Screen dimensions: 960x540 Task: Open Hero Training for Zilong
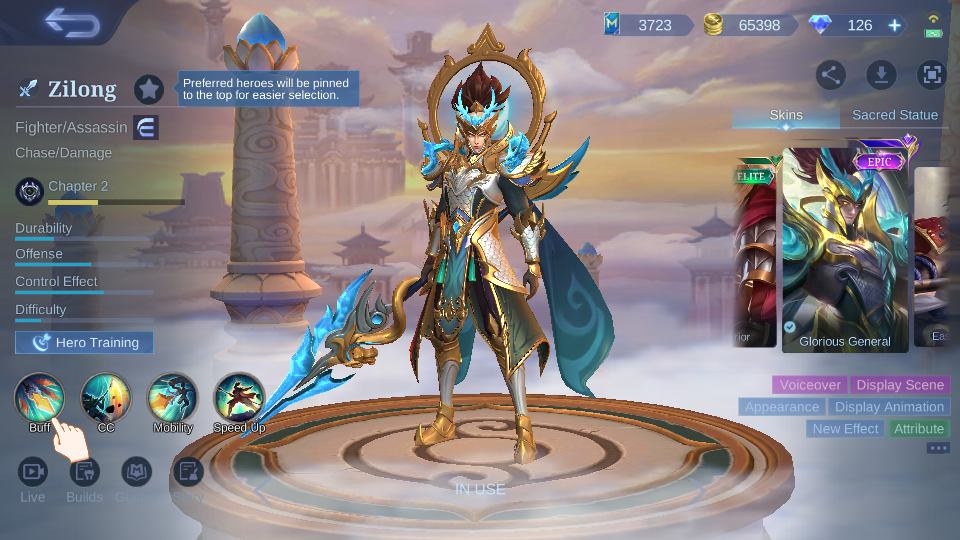click(x=84, y=343)
